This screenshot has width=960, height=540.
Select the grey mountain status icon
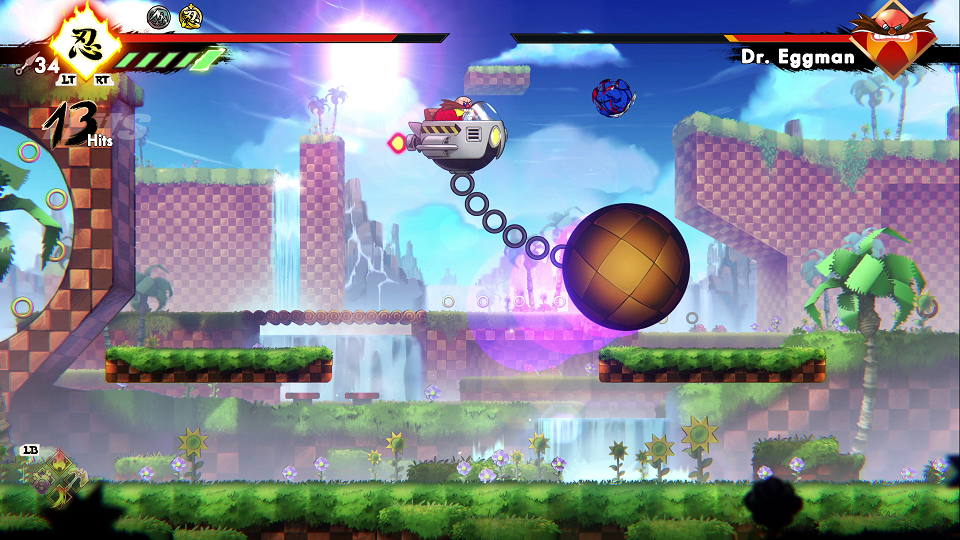click(158, 17)
